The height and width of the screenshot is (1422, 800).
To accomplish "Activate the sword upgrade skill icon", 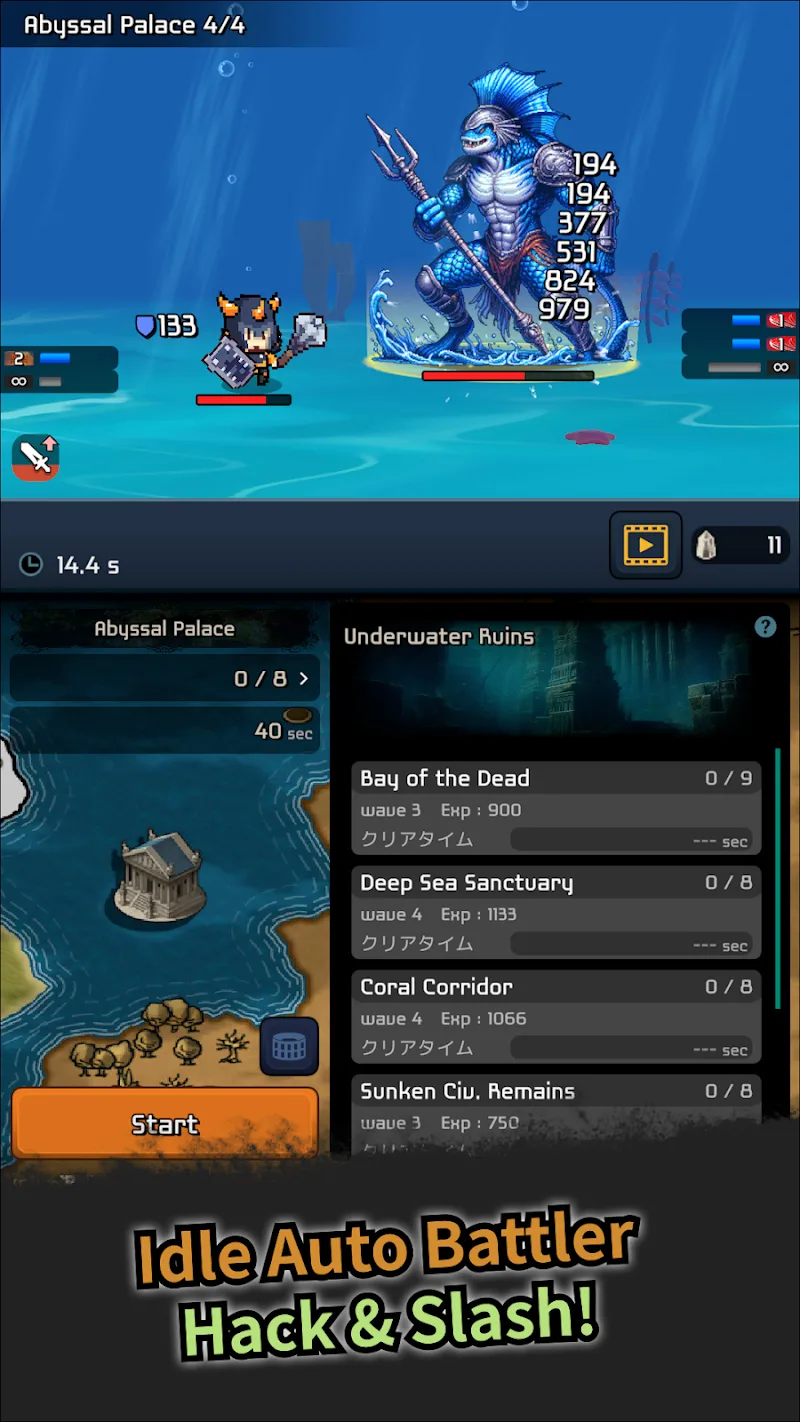I will click(36, 457).
